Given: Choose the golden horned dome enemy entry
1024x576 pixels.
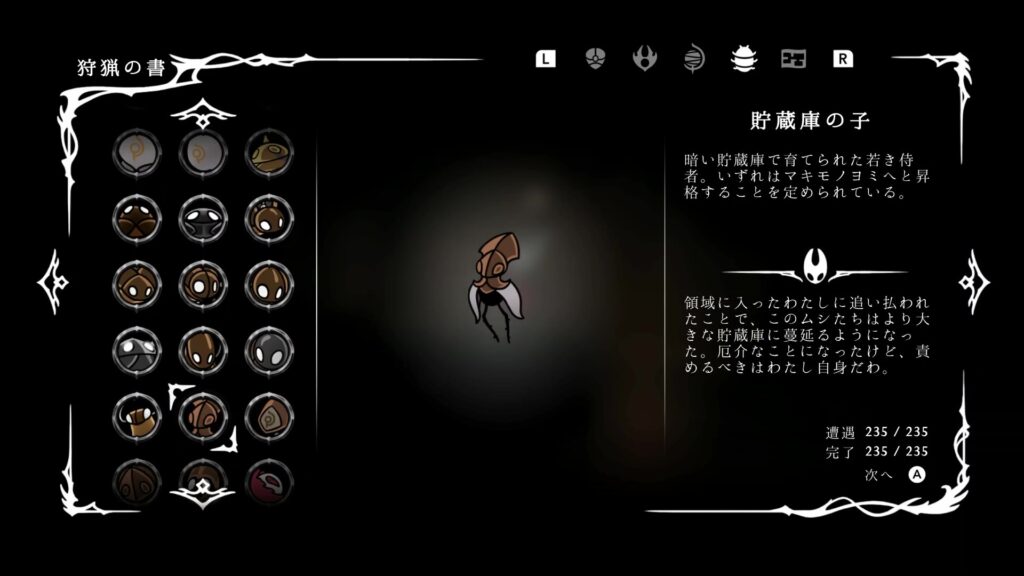Looking at the screenshot, I should 268,152.
